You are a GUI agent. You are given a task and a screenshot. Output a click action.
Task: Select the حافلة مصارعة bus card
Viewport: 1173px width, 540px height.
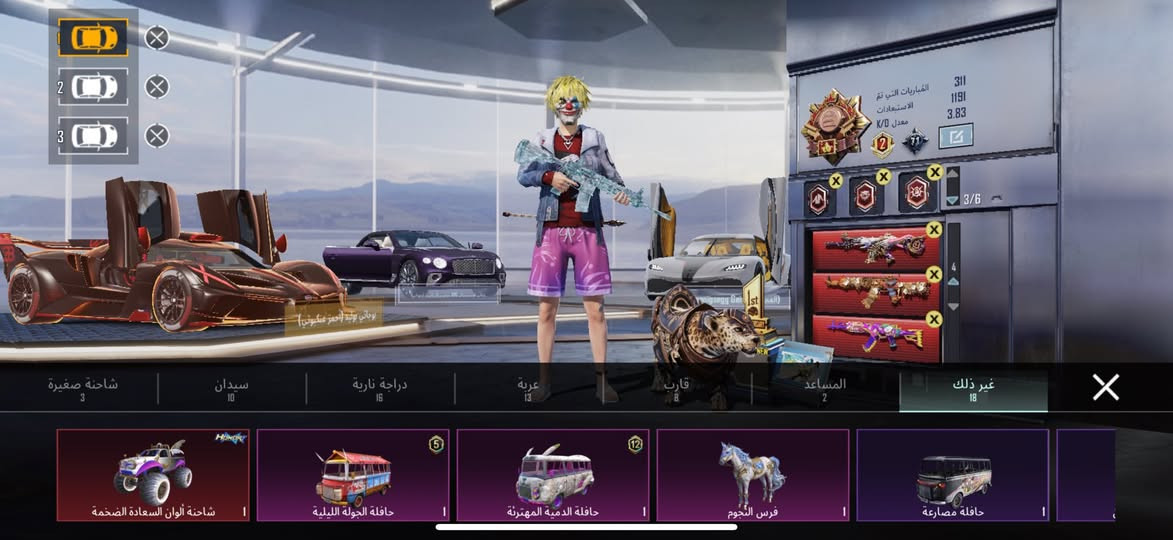(953, 475)
